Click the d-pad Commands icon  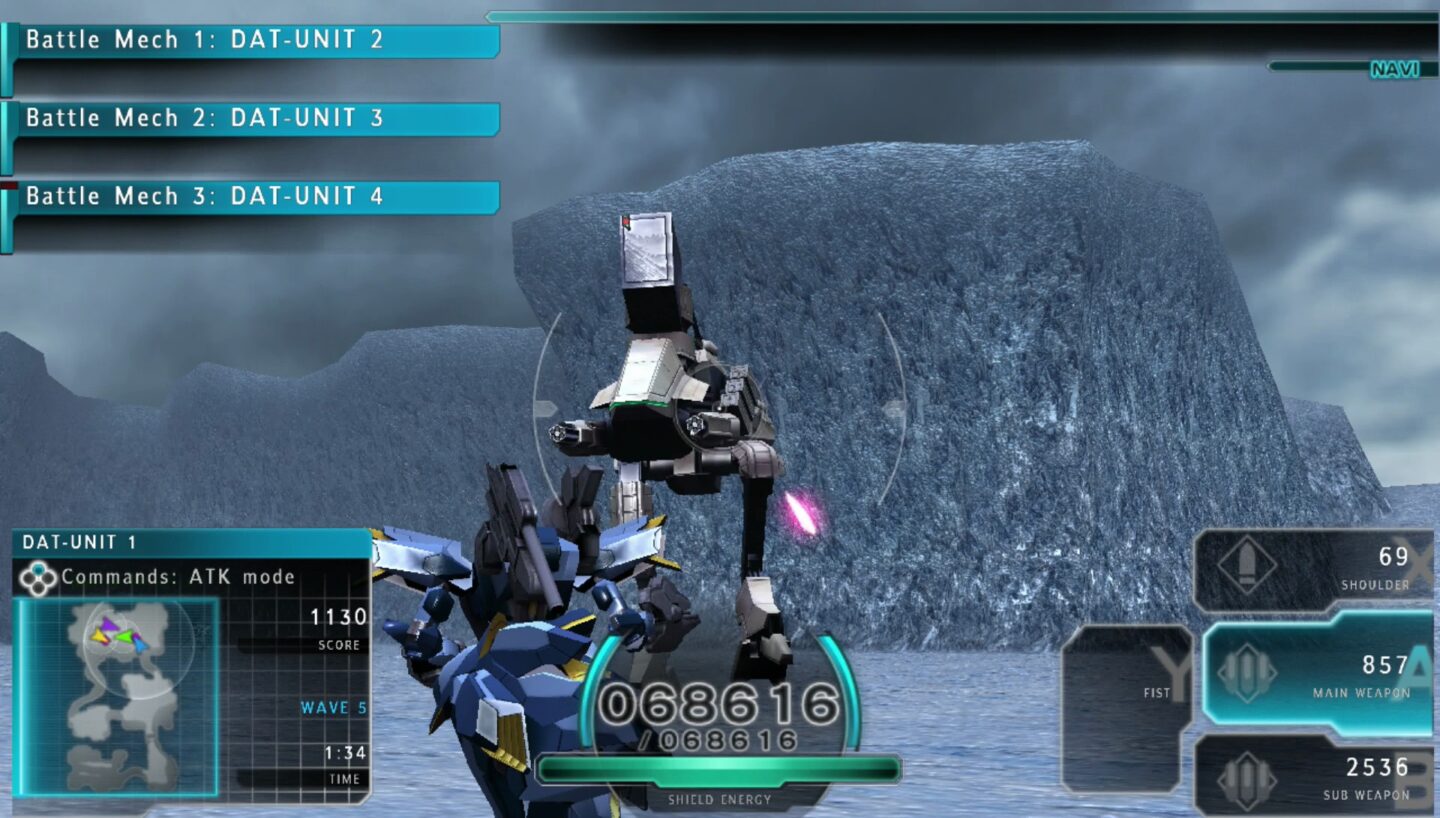tap(38, 576)
